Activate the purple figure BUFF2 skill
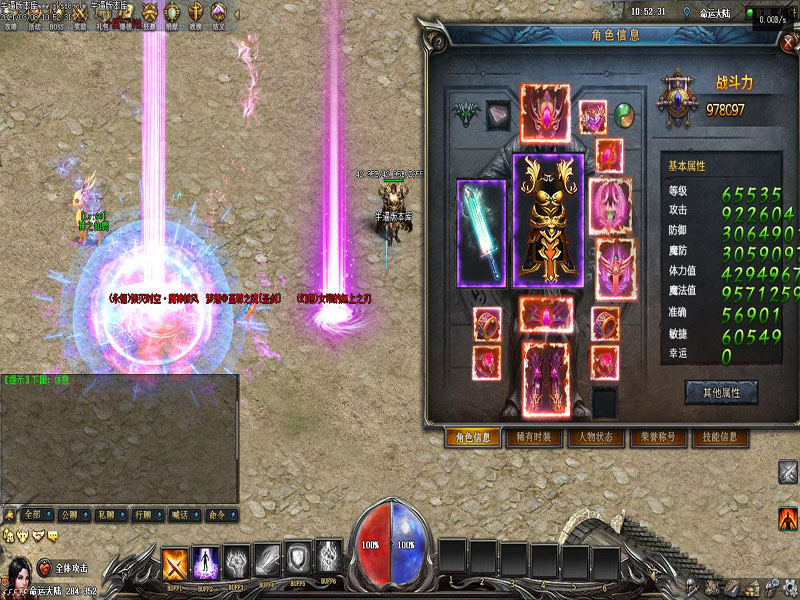The height and width of the screenshot is (600, 800). [x=206, y=561]
